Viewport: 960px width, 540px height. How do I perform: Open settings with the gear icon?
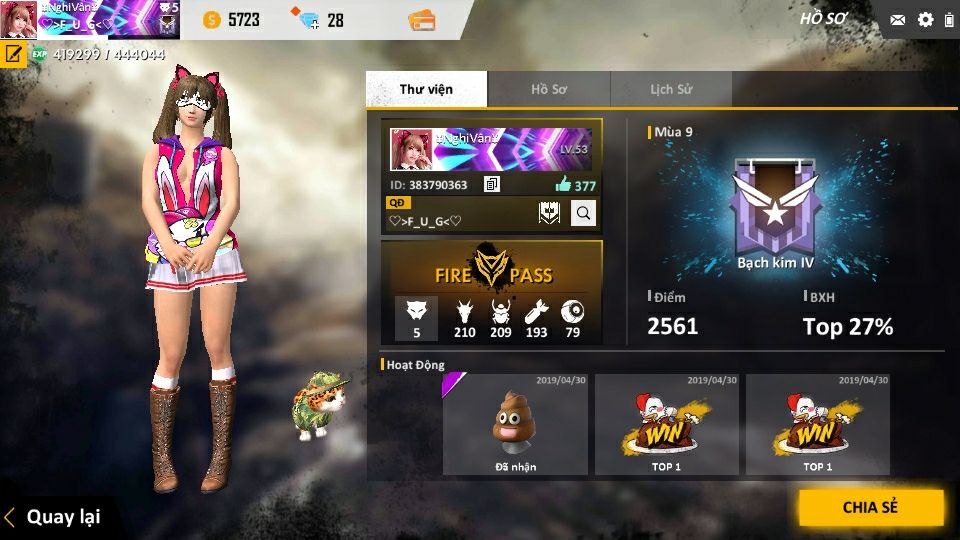click(x=925, y=19)
